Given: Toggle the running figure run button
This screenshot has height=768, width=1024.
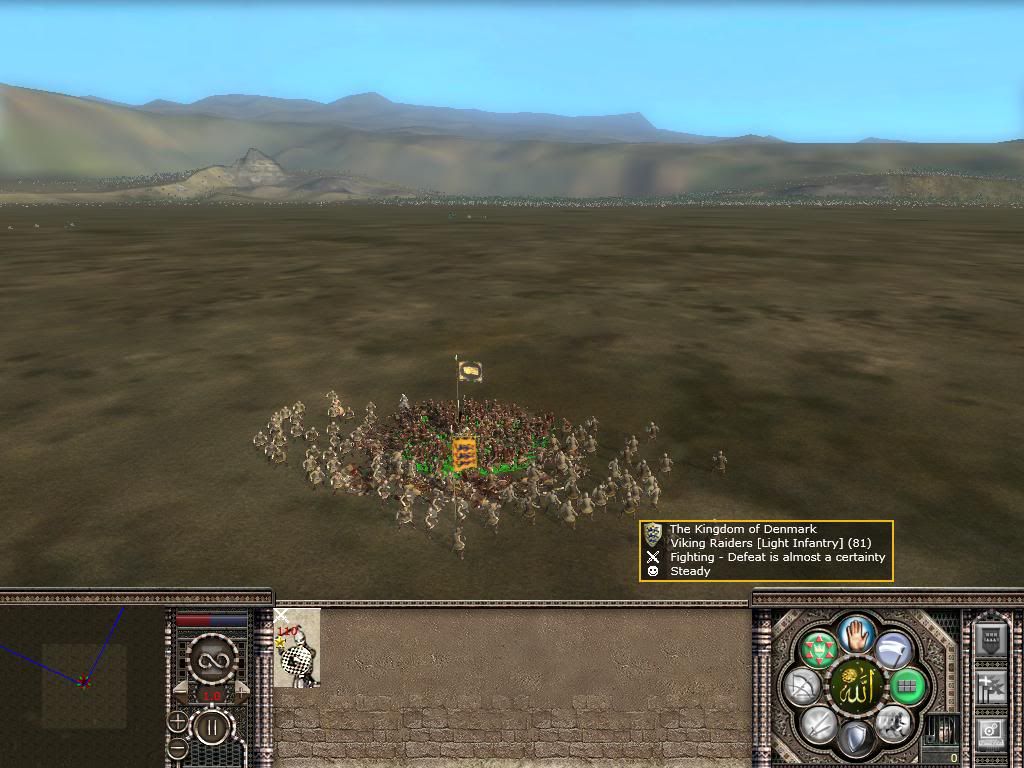Looking at the screenshot, I should [893, 723].
